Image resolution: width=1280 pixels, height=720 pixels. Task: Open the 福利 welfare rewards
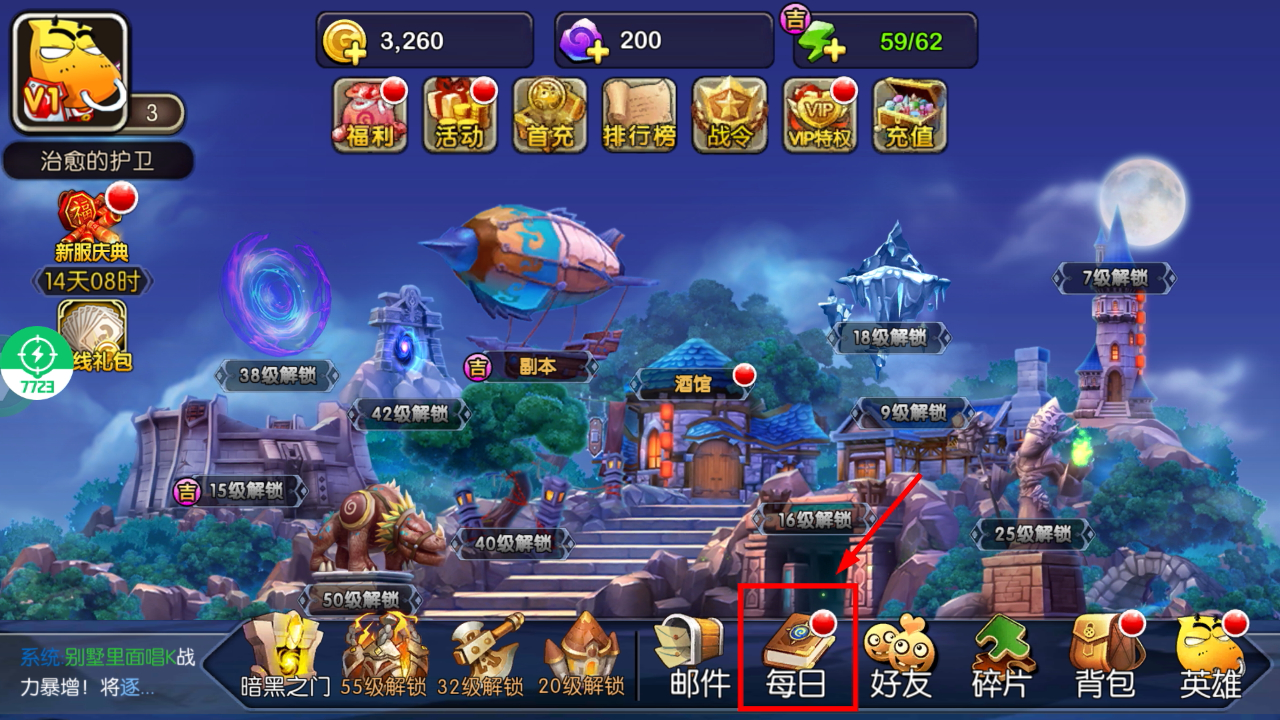coord(370,115)
